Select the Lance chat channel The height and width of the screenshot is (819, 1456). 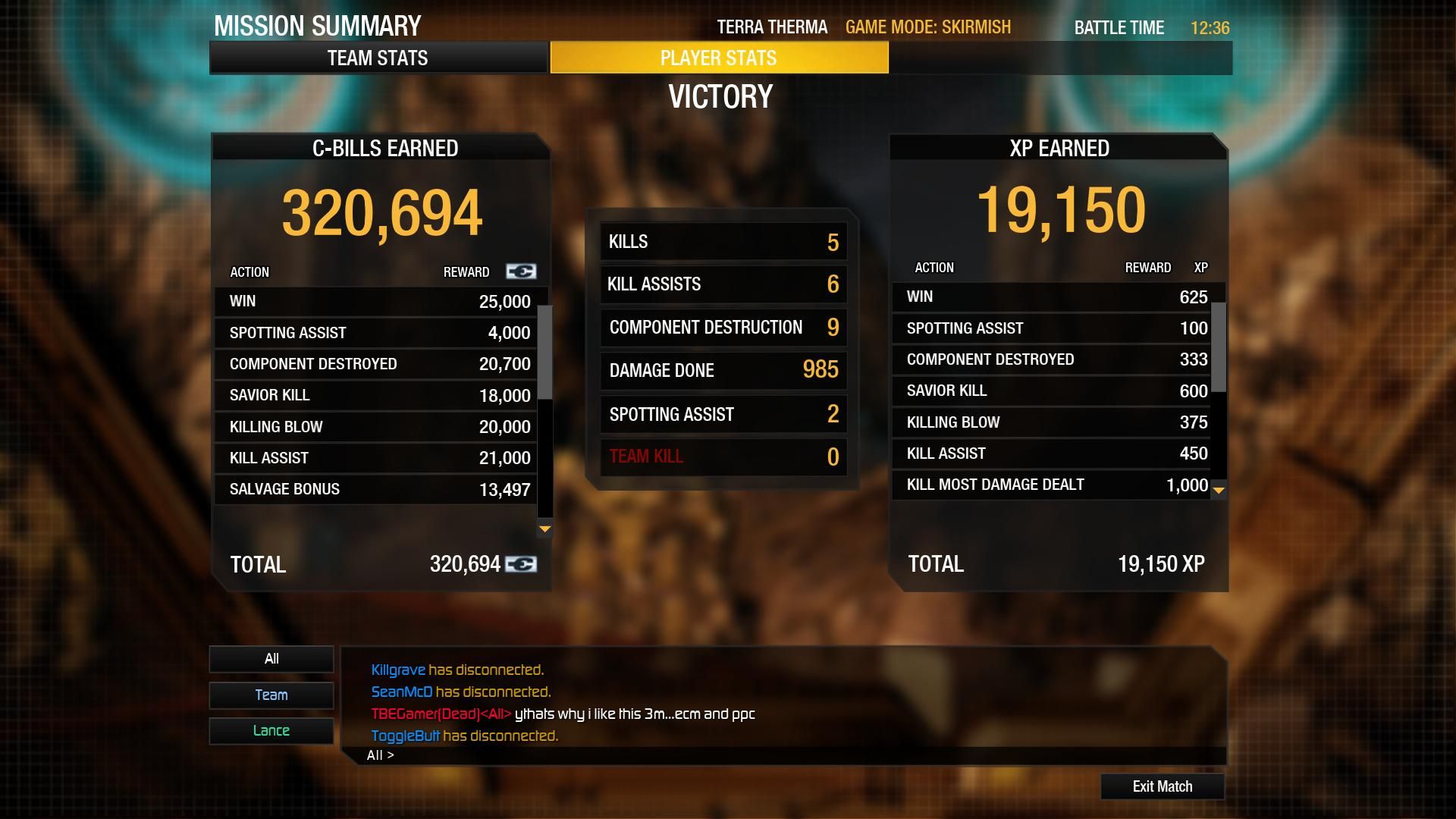pyautogui.click(x=271, y=730)
